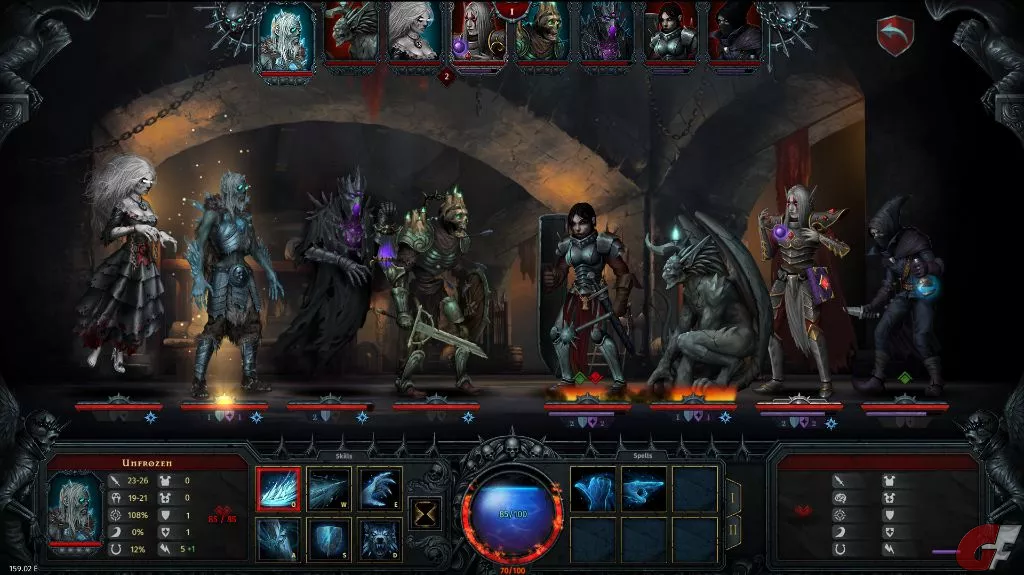
Task: Select the dark lich purple-glow turn portrait
Action: tap(607, 31)
